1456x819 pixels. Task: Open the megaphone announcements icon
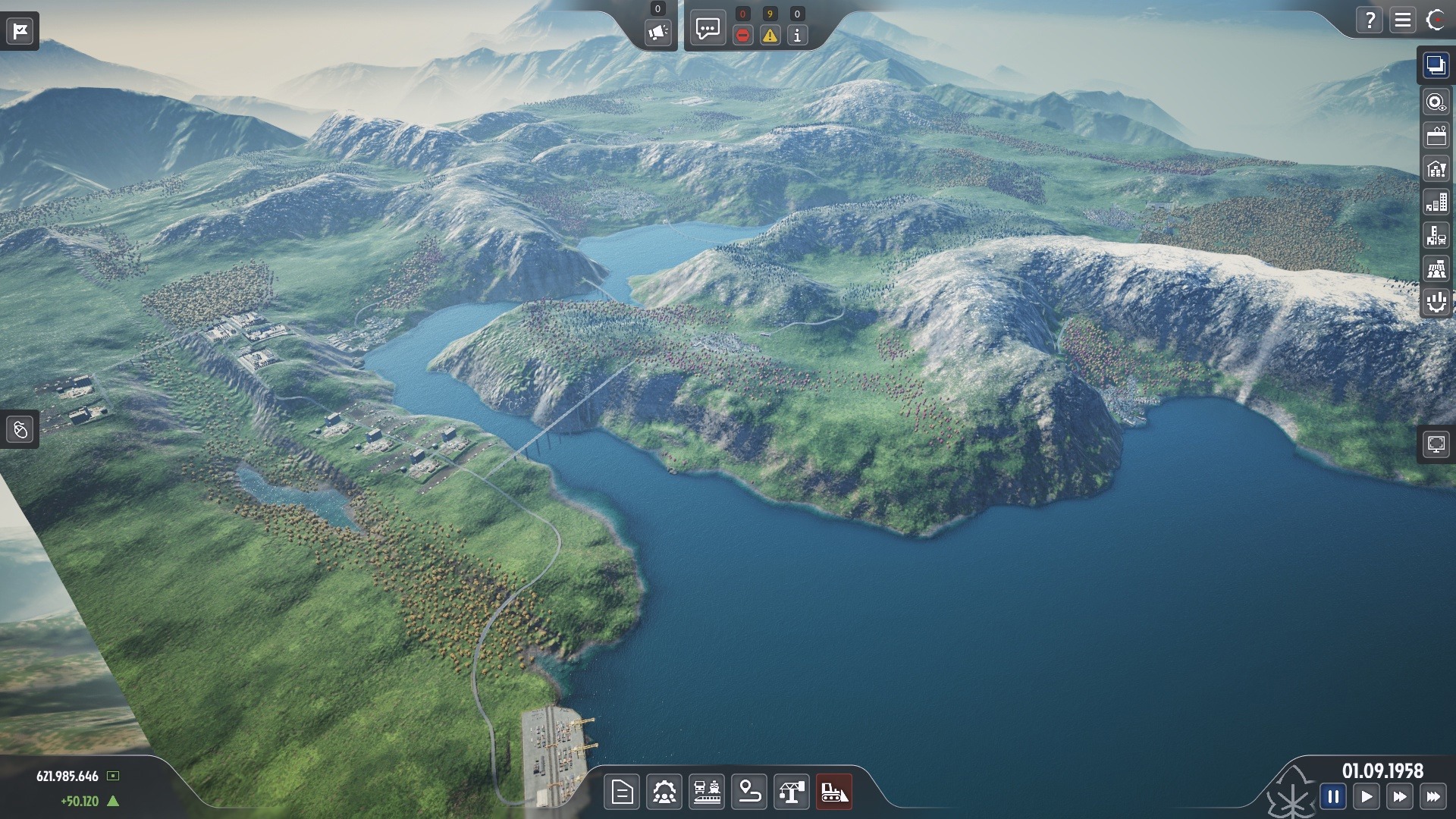(x=657, y=33)
